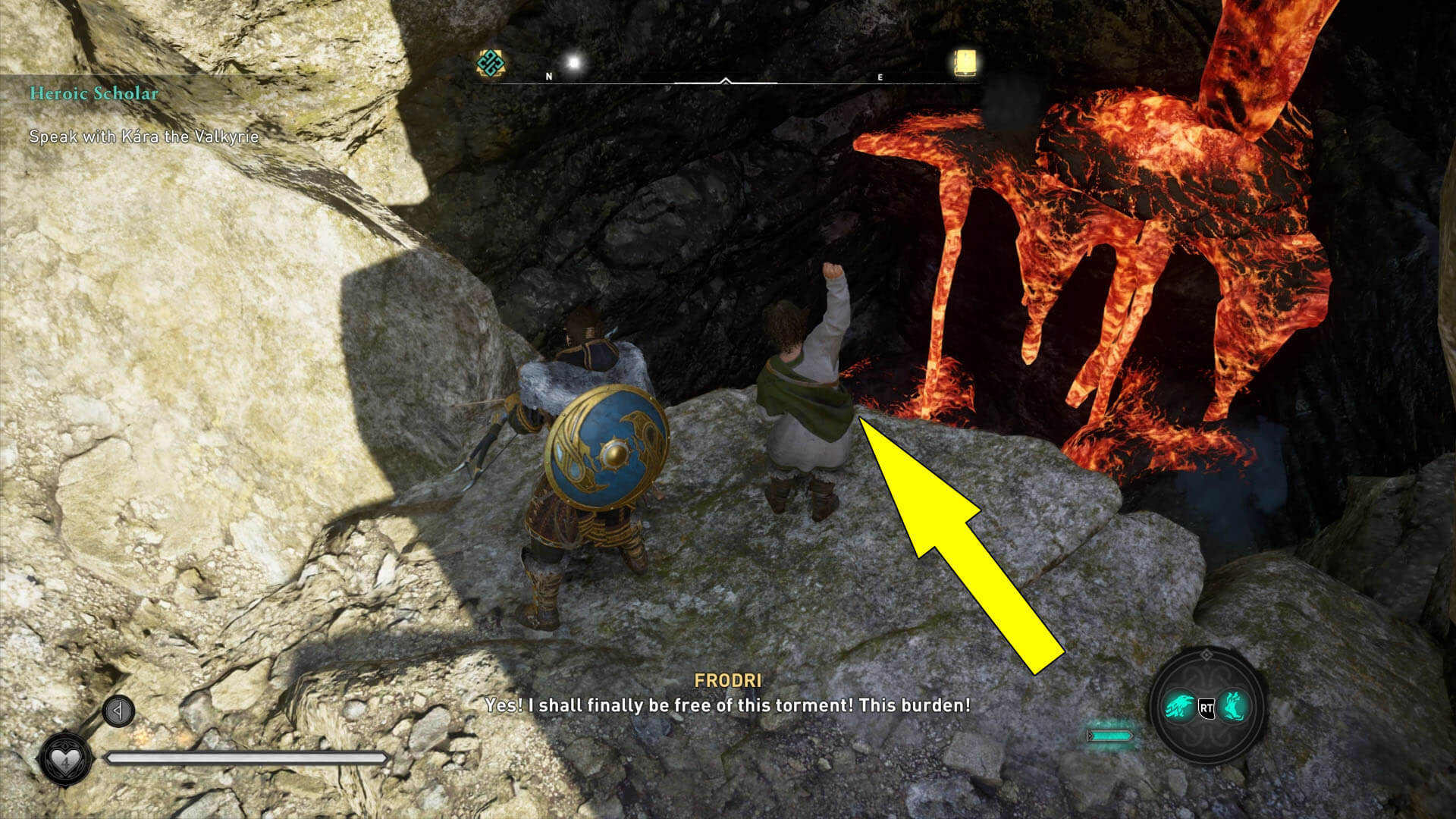Screen dimensions: 1456x819
Task: Open the Heroic Scholar quest tracker
Action: 94,94
